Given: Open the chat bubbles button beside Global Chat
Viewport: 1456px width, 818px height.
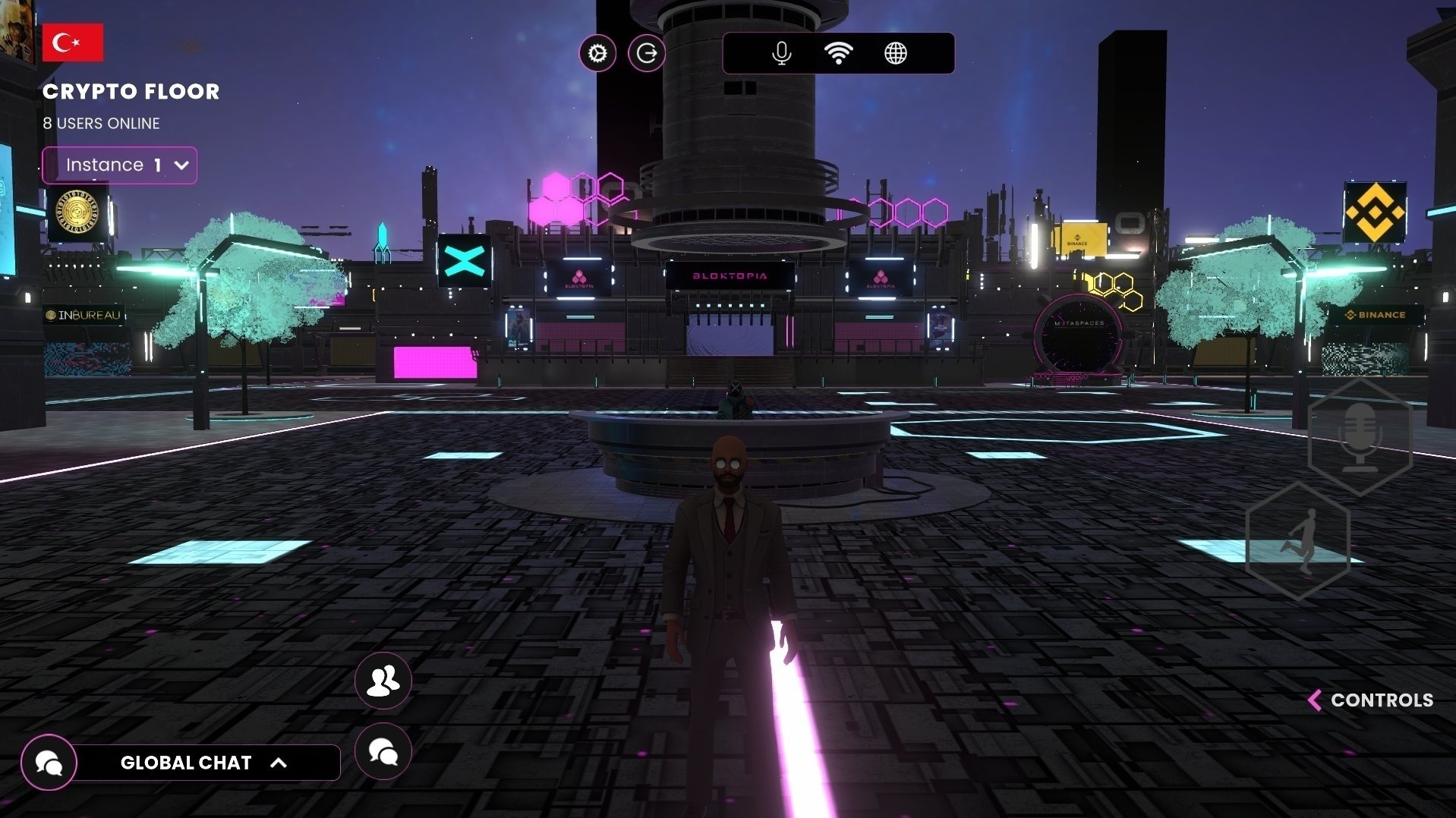Looking at the screenshot, I should click(x=49, y=763).
